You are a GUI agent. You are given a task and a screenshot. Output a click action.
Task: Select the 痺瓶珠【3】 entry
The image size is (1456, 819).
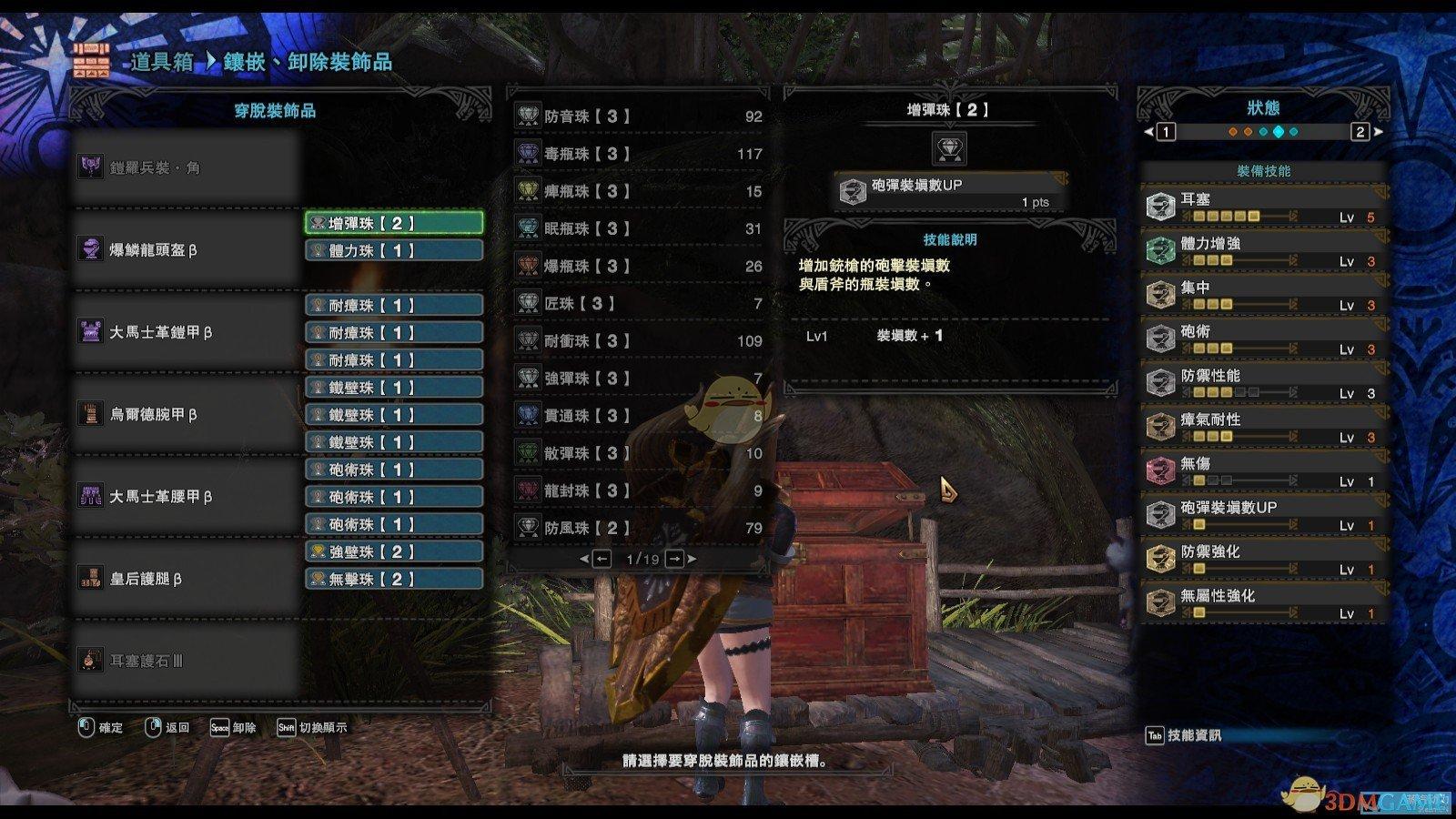tap(639, 191)
